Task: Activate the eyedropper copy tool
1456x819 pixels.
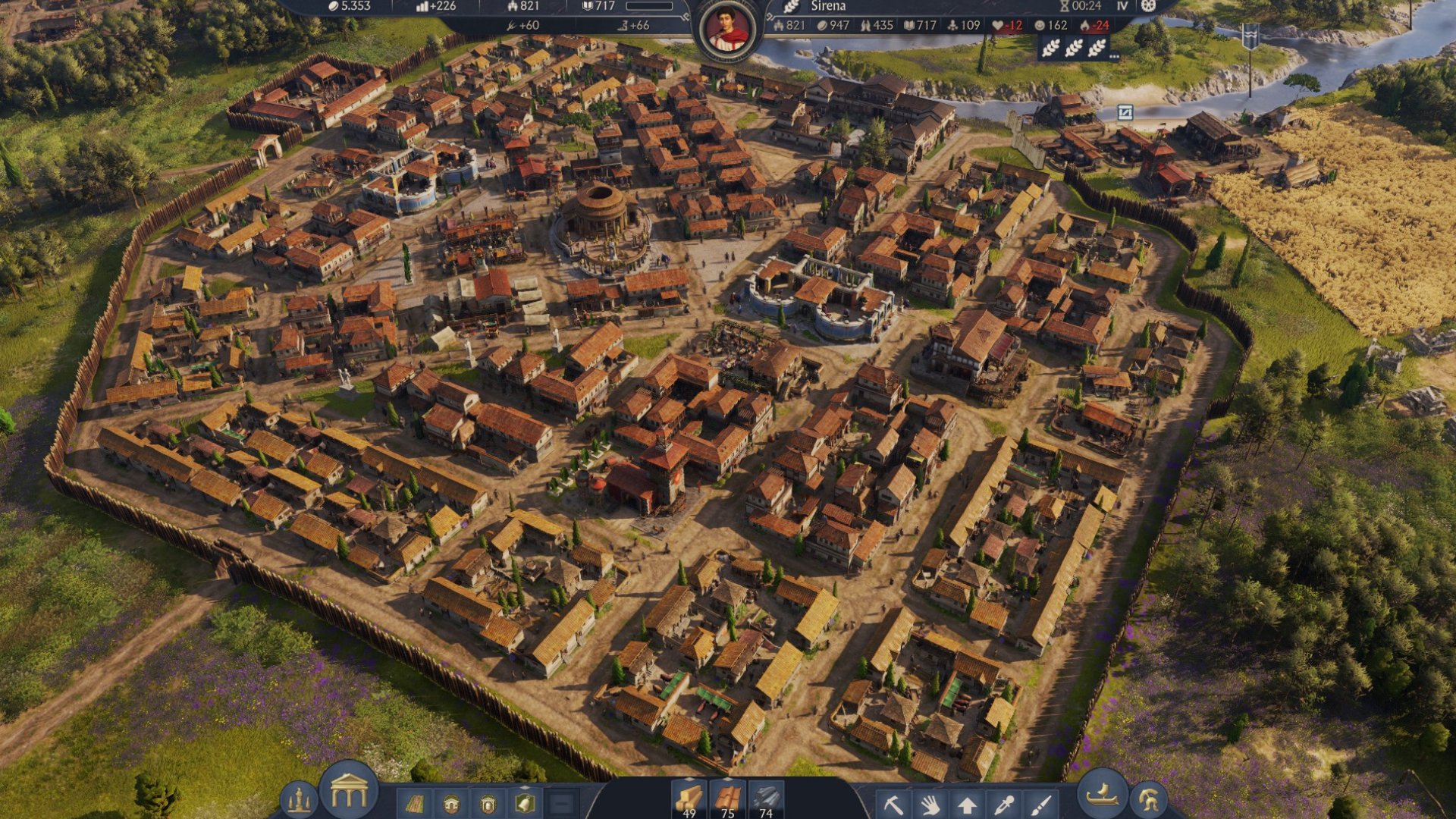Action: click(x=1004, y=804)
